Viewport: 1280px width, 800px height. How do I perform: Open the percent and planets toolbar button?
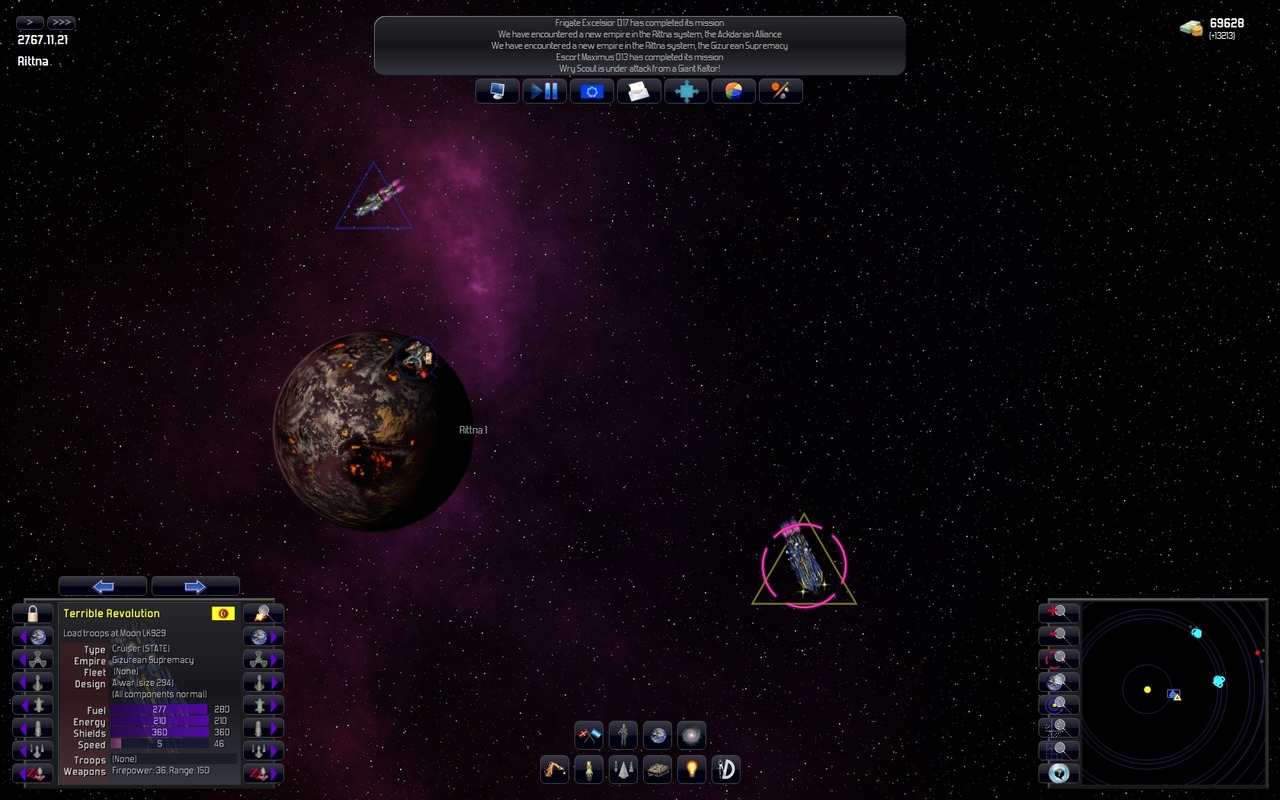[781, 91]
